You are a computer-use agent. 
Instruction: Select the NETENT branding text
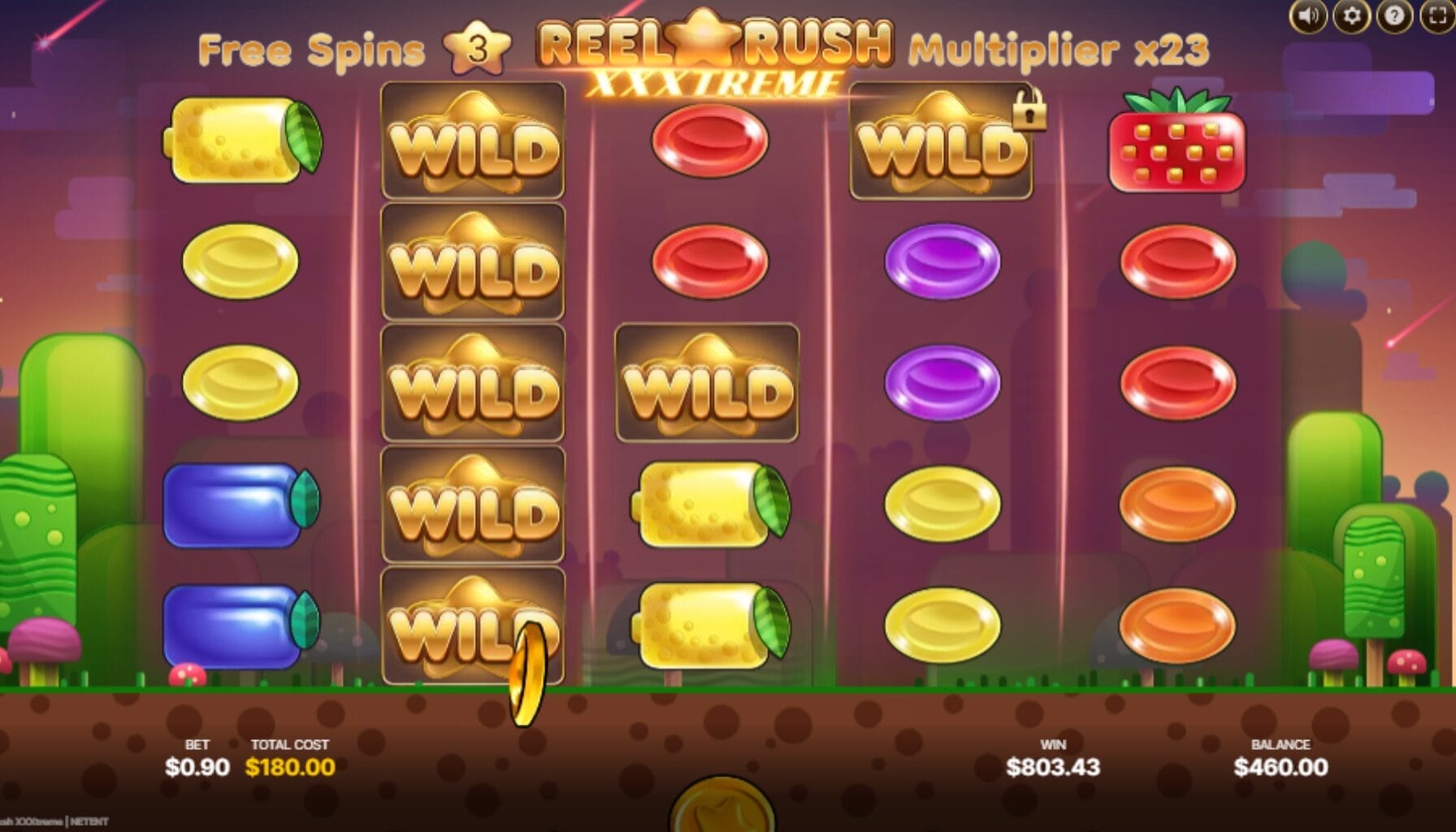pyautogui.click(x=89, y=821)
